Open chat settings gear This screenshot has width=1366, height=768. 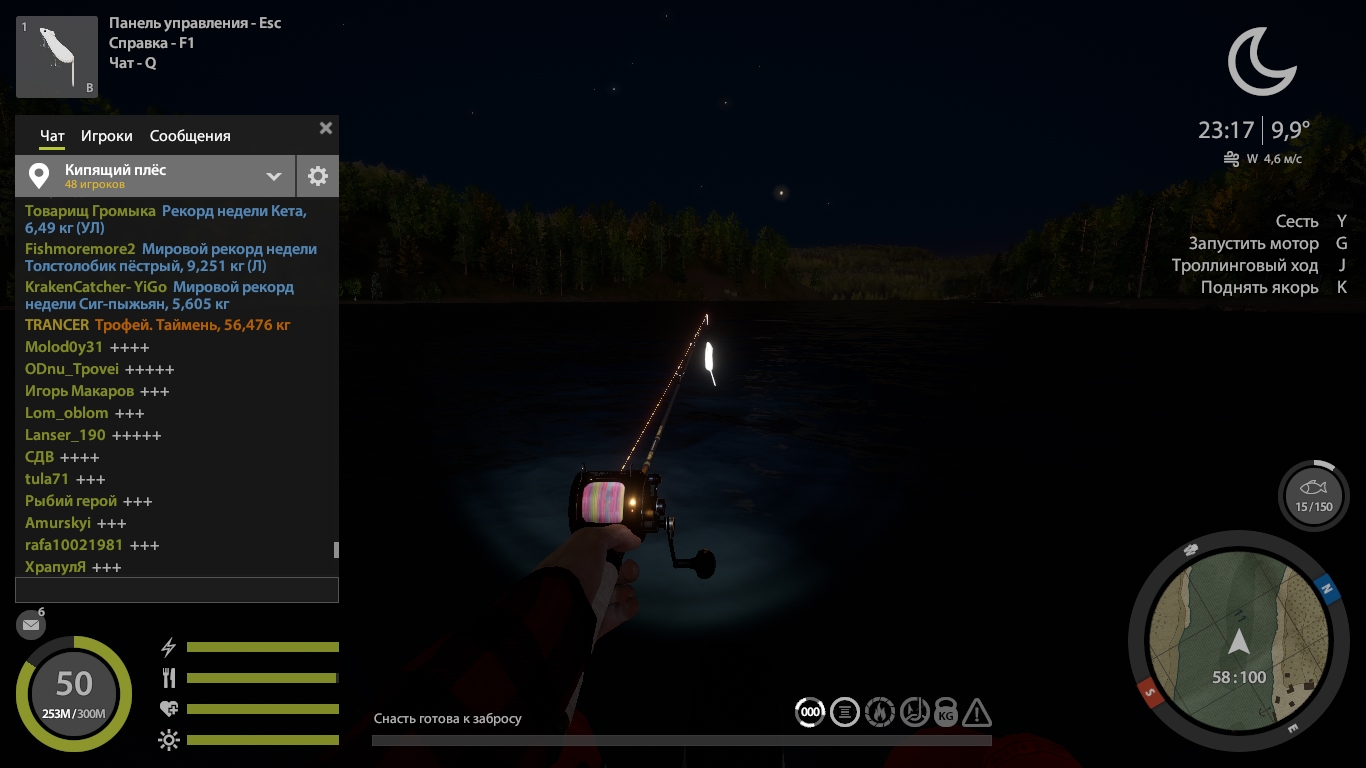tap(318, 176)
